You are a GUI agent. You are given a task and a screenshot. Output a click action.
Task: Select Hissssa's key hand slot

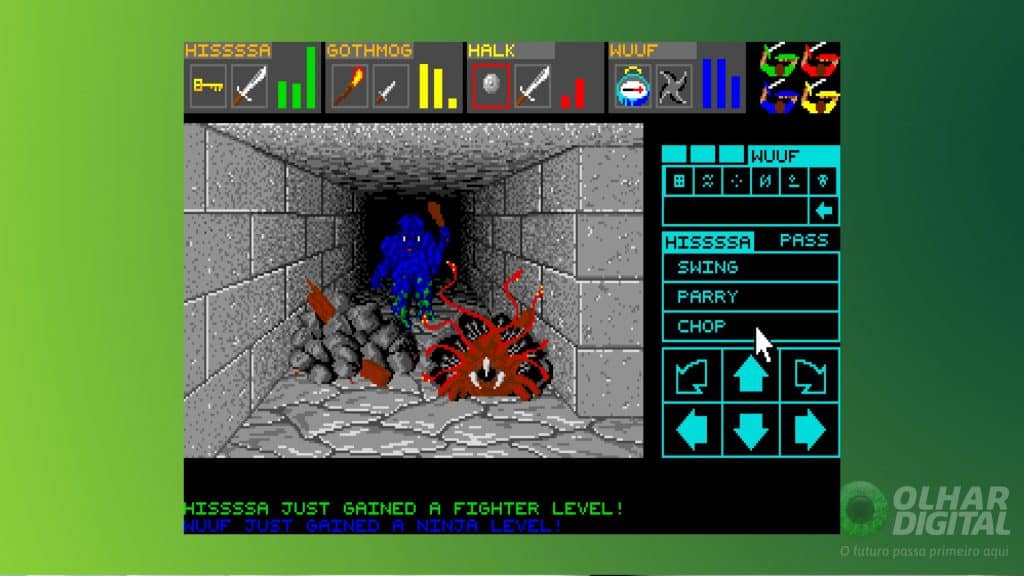click(x=208, y=86)
